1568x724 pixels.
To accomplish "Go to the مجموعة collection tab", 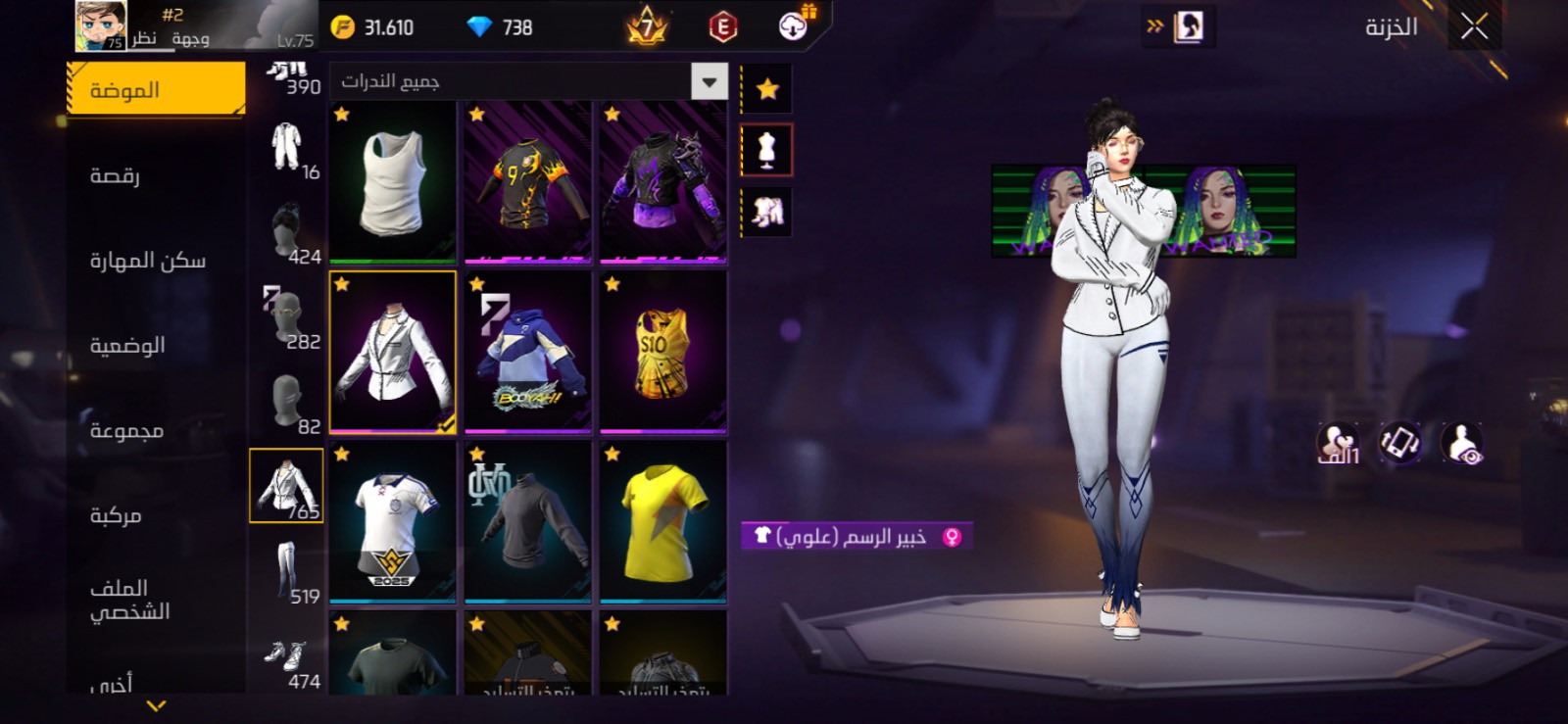I will (126, 430).
